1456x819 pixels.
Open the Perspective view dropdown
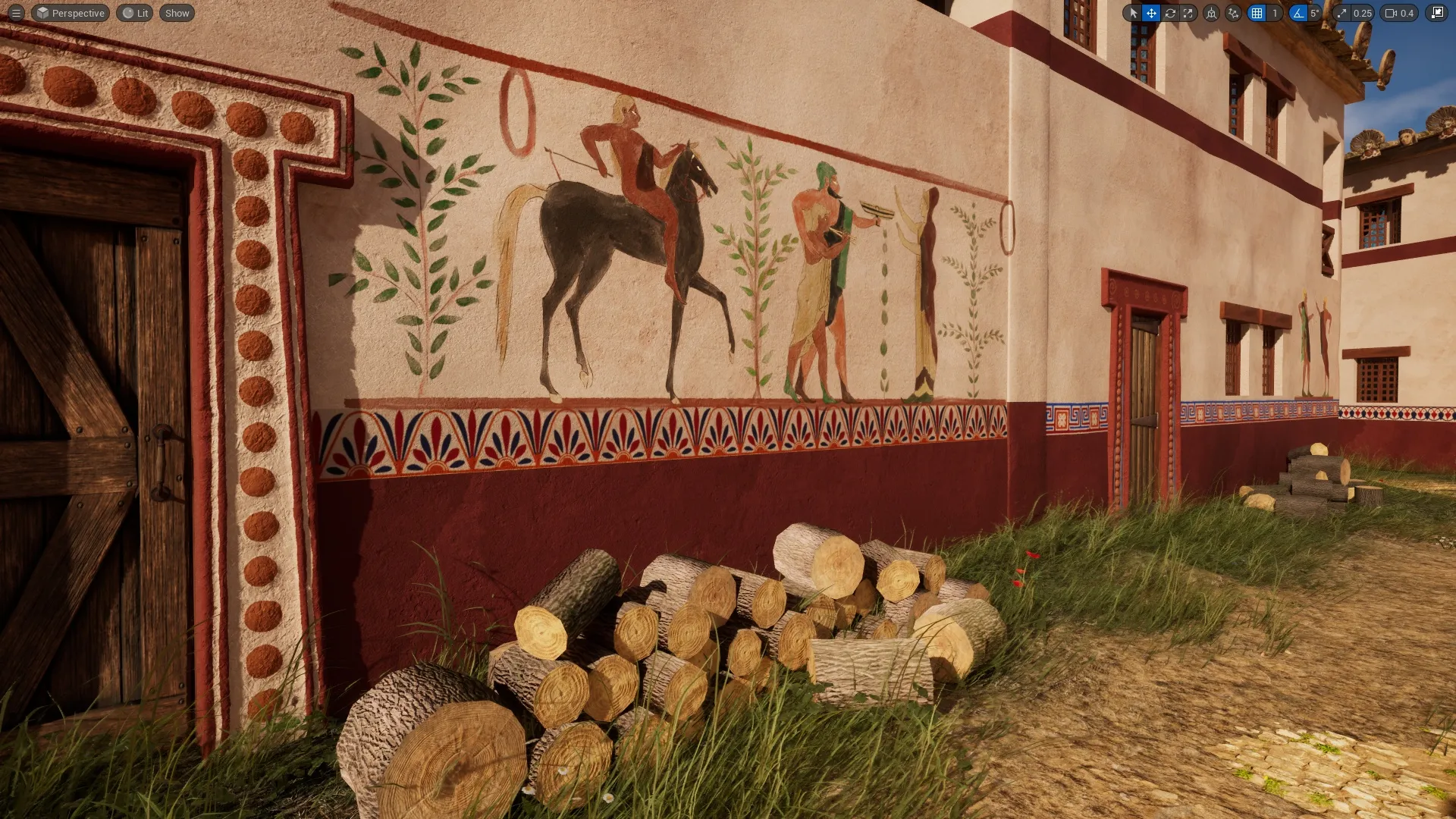[x=70, y=13]
